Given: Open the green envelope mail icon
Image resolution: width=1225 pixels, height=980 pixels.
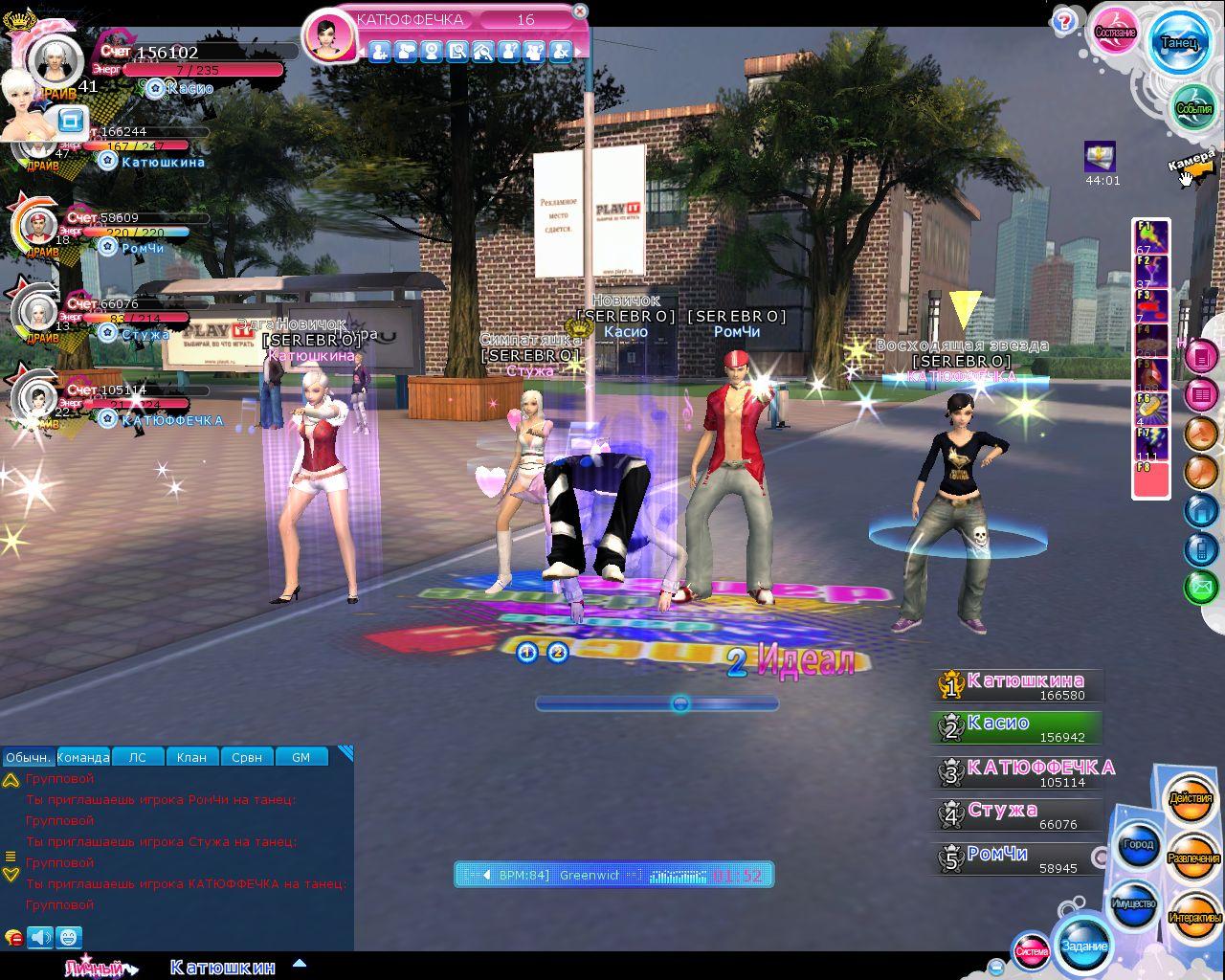Looking at the screenshot, I should [x=1201, y=586].
